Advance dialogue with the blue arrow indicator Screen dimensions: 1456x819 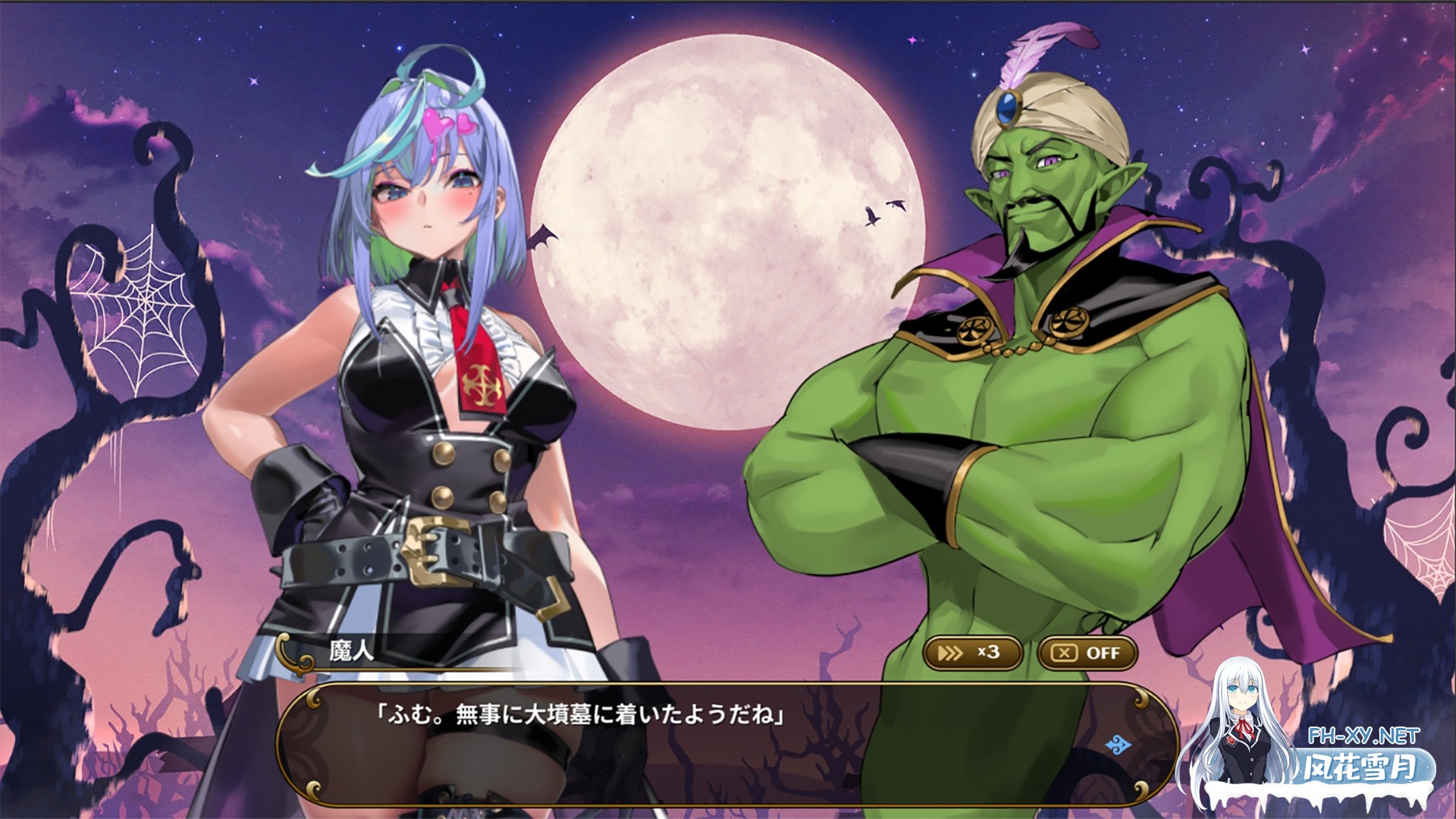point(1119,745)
